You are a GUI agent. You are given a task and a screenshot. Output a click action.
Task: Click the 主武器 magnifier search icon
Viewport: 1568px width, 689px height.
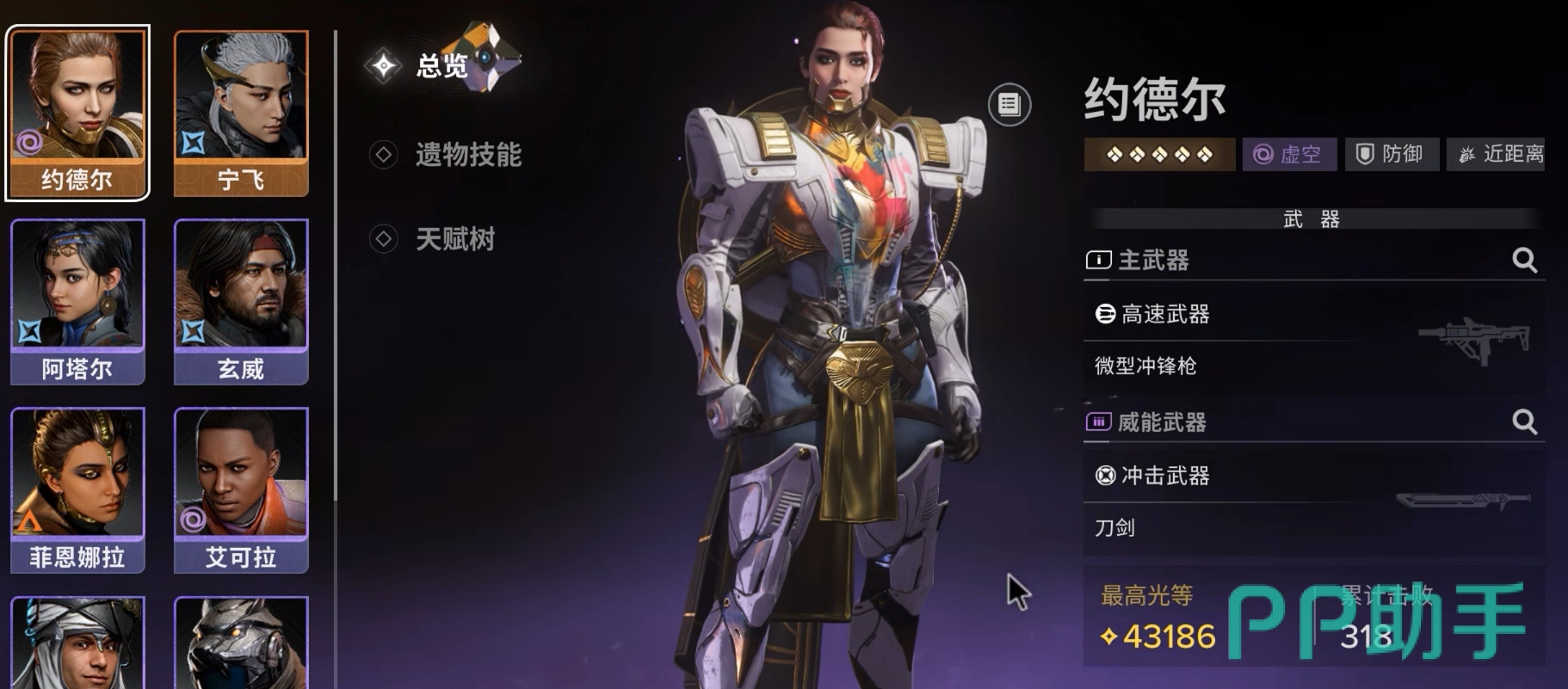(x=1524, y=260)
